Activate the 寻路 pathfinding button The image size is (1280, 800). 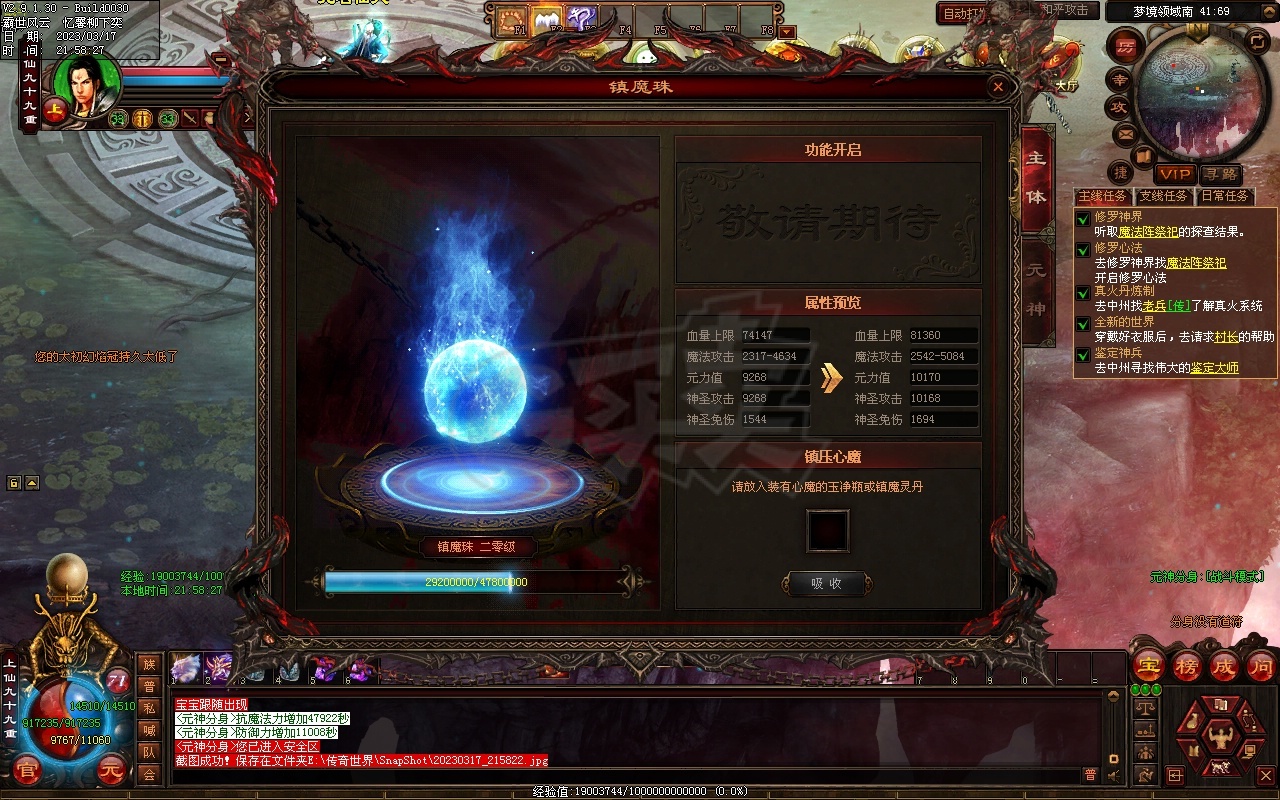[x=1219, y=174]
